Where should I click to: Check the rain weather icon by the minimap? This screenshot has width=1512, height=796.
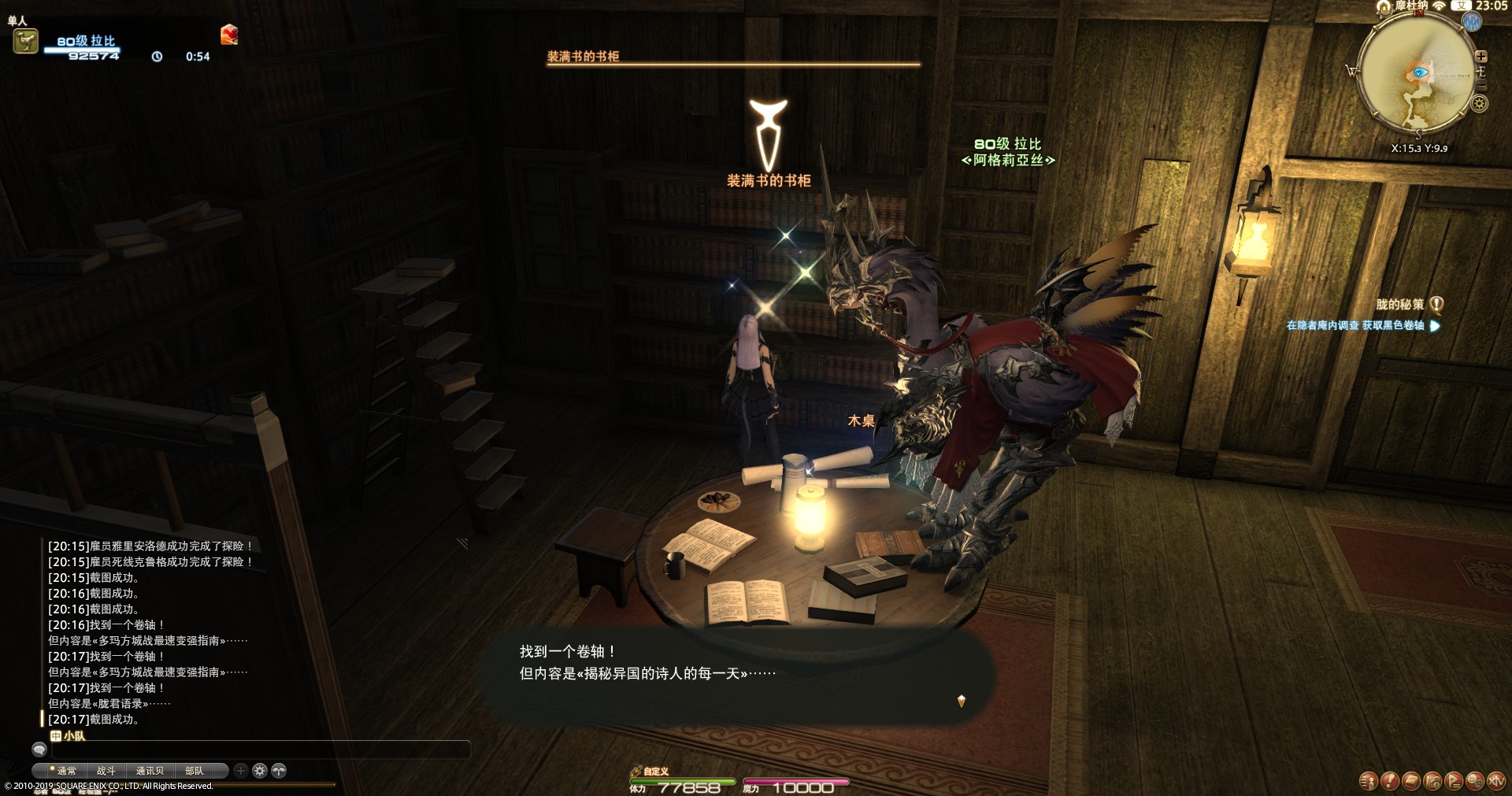[1472, 22]
